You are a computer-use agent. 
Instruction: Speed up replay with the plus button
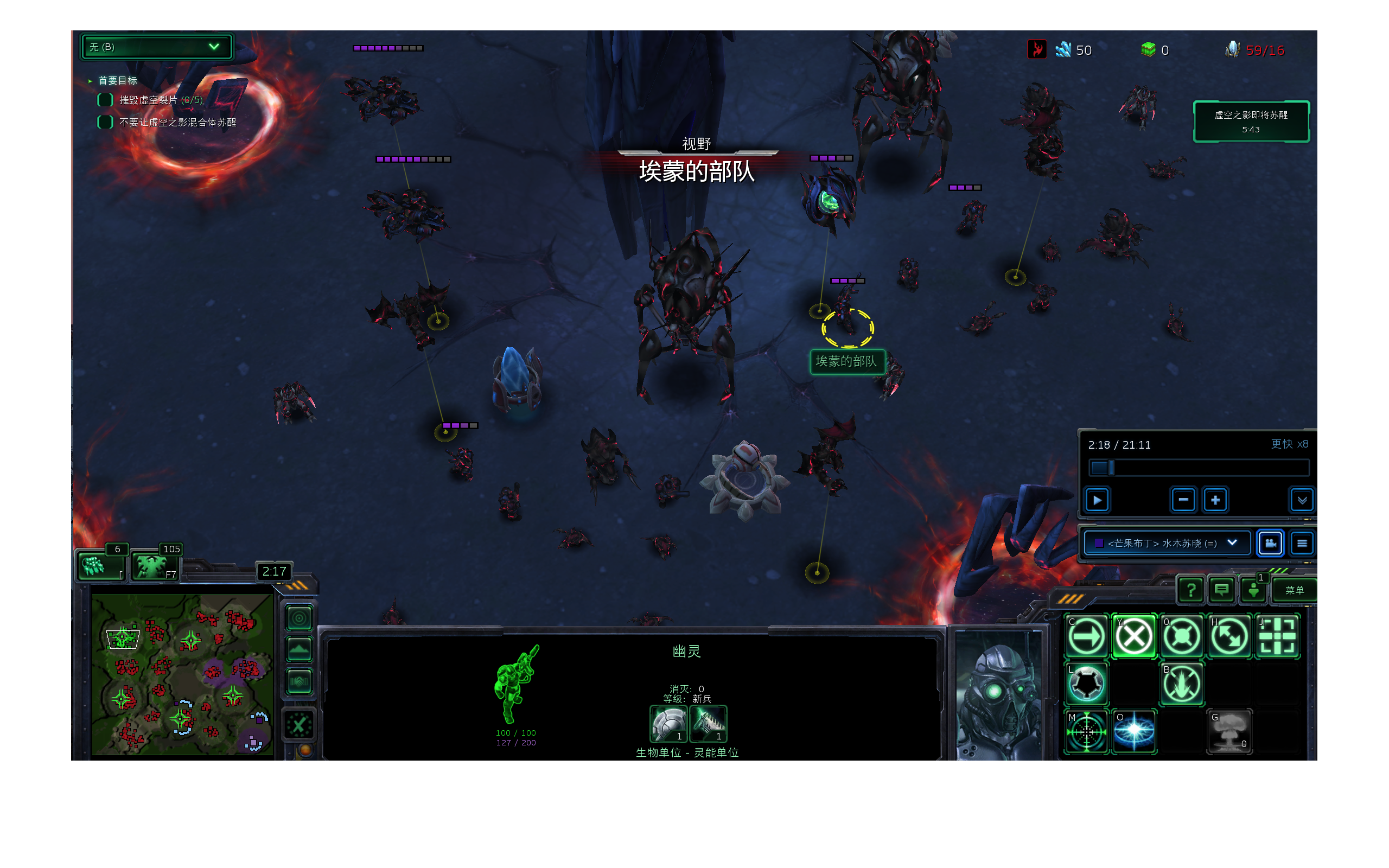click(1215, 500)
